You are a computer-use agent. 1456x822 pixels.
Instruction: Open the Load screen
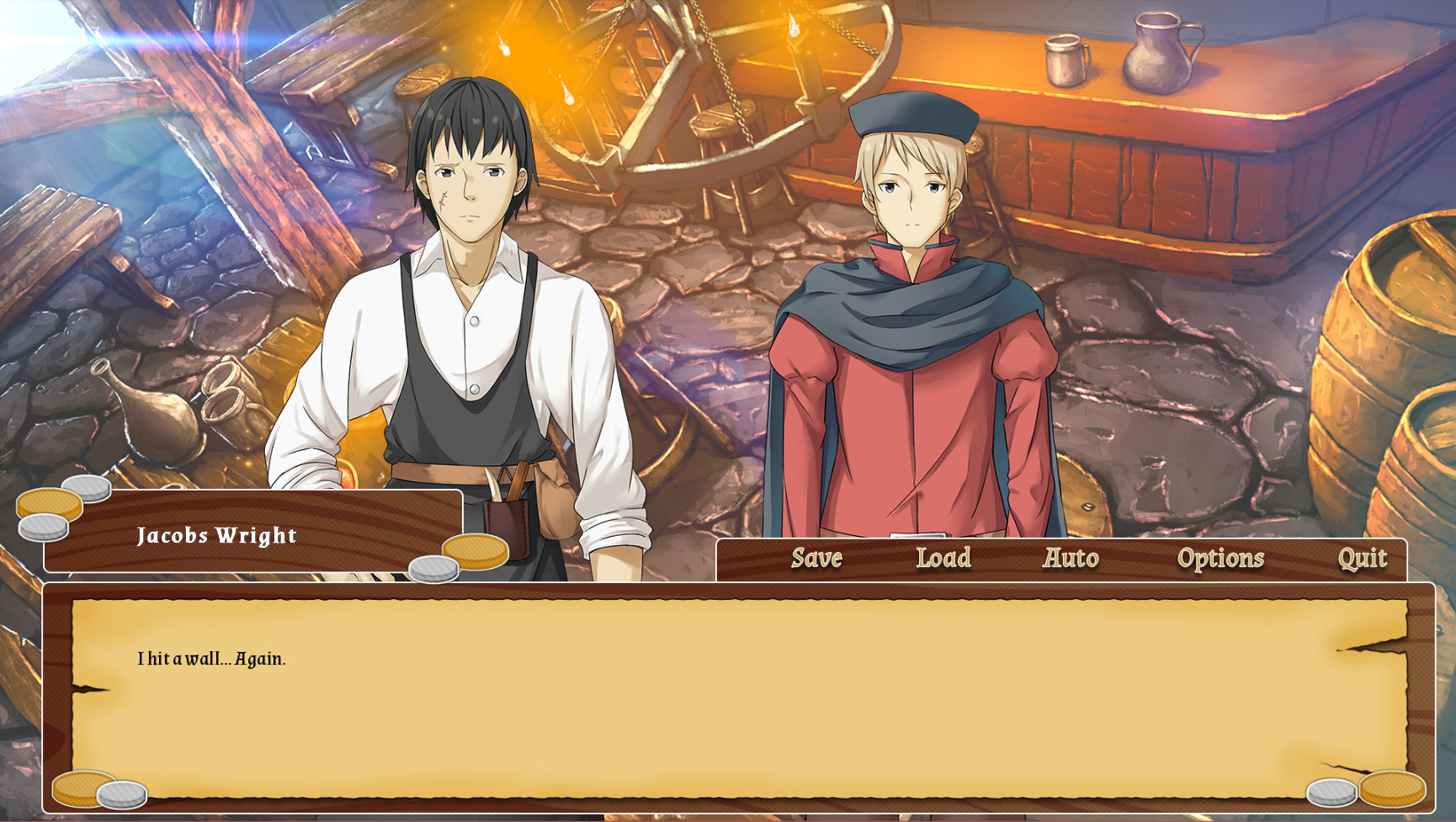pyautogui.click(x=943, y=558)
